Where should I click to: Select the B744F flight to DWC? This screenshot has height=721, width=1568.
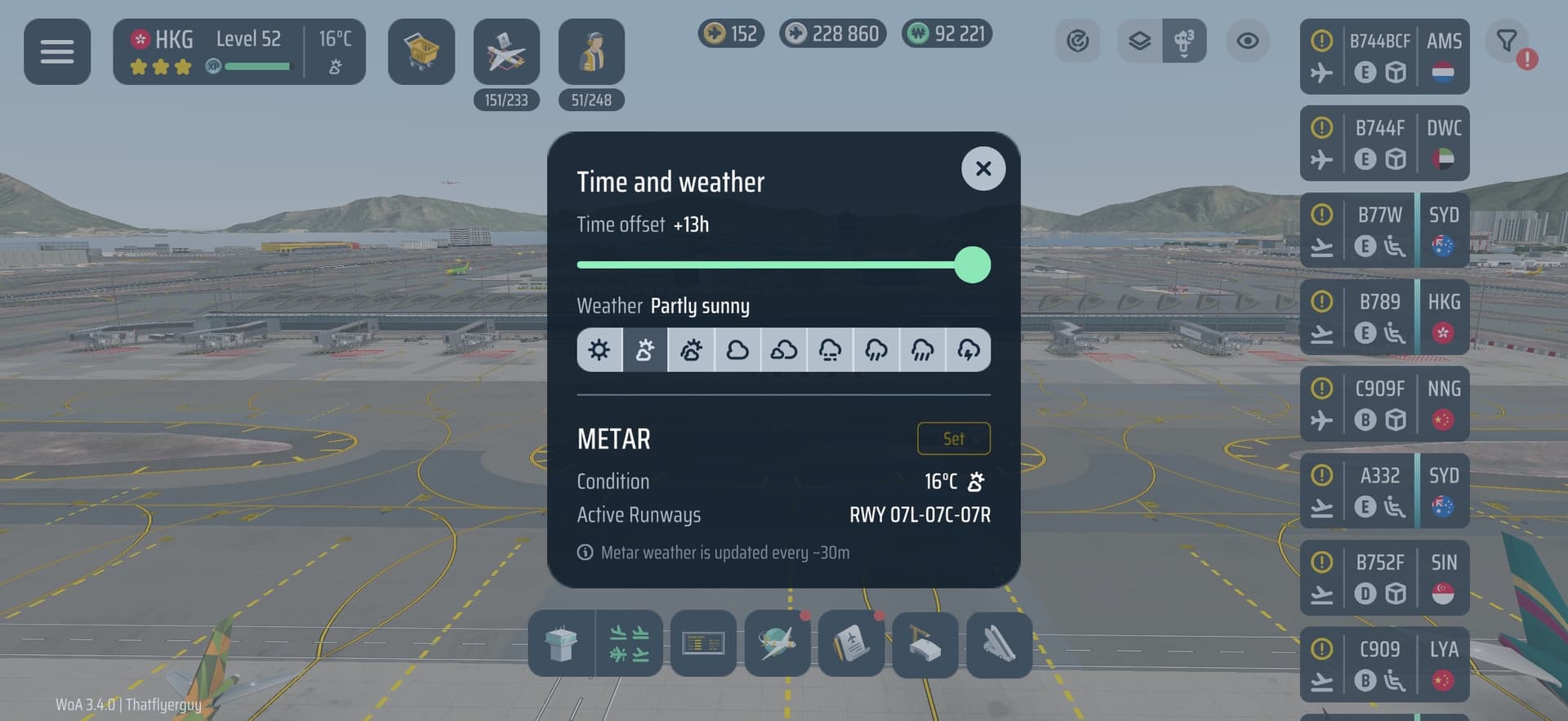[1384, 143]
